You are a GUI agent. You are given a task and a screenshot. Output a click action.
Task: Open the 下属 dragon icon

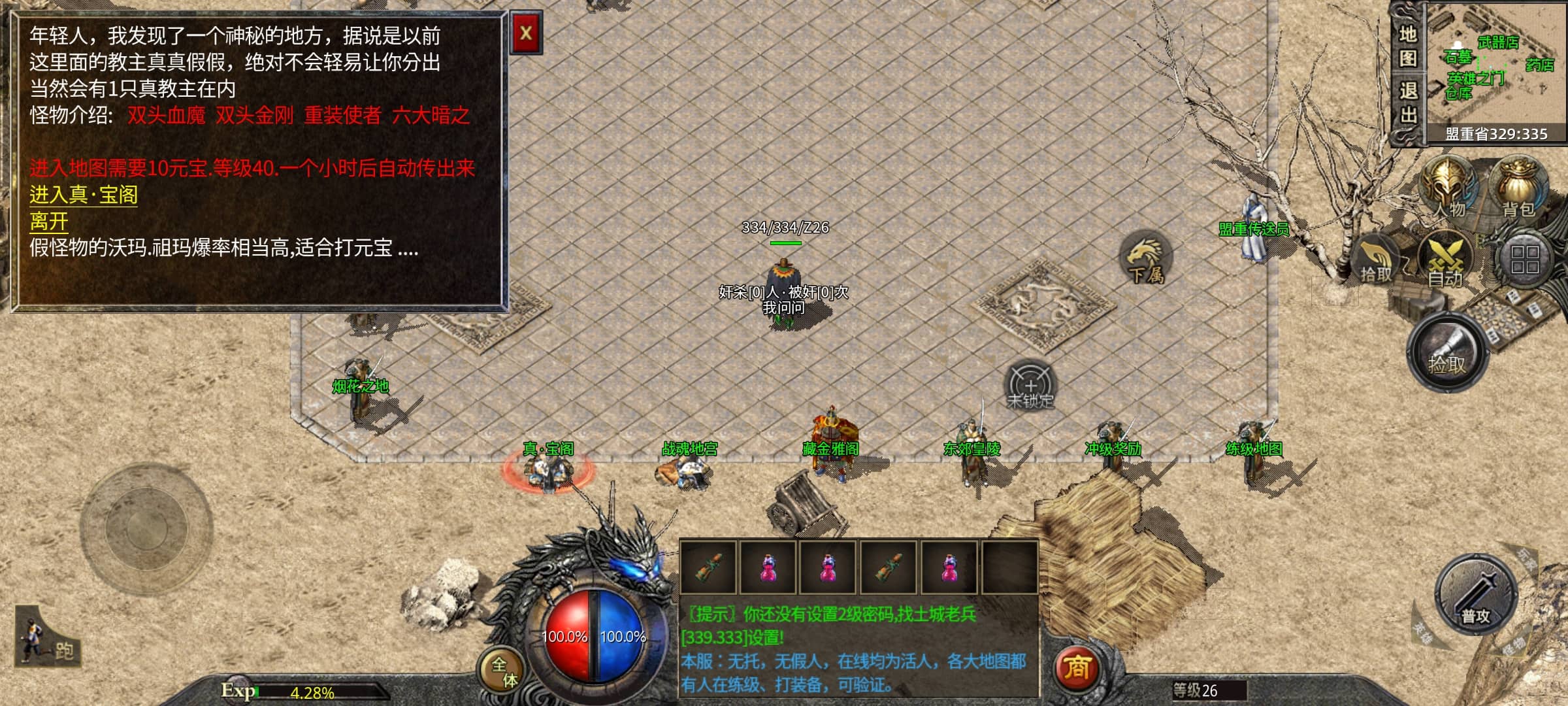pos(1147,258)
